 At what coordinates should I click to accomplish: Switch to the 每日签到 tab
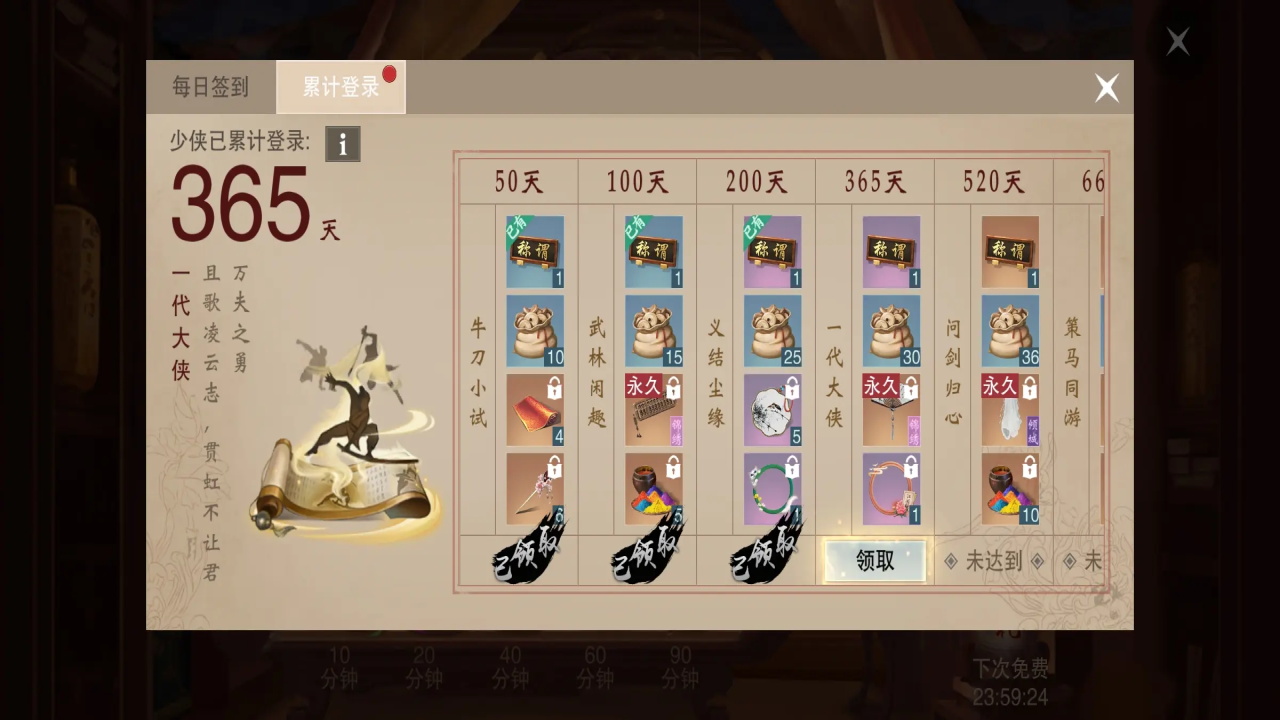(x=207, y=88)
